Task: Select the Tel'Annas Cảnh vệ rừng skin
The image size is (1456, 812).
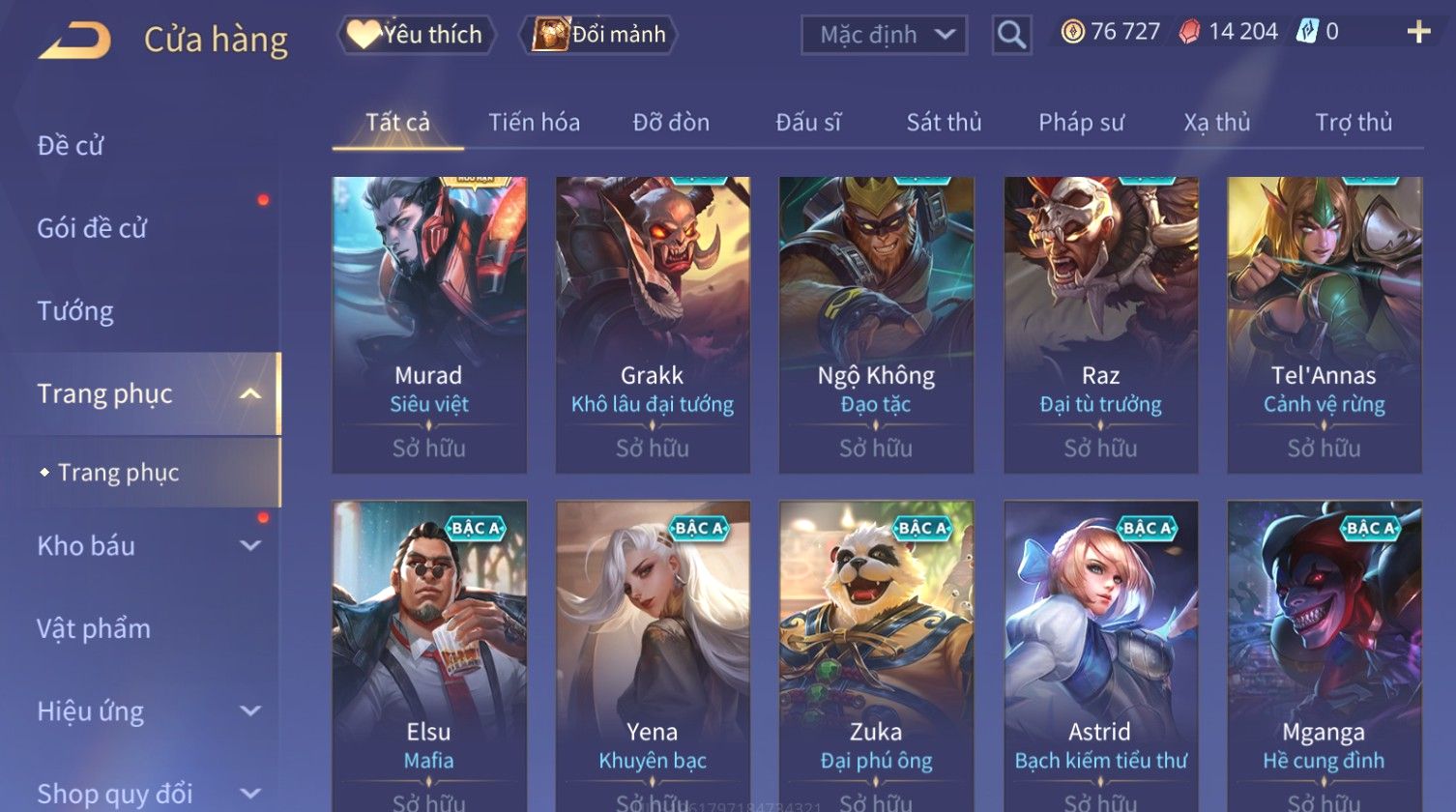Action: pyautogui.click(x=1324, y=324)
